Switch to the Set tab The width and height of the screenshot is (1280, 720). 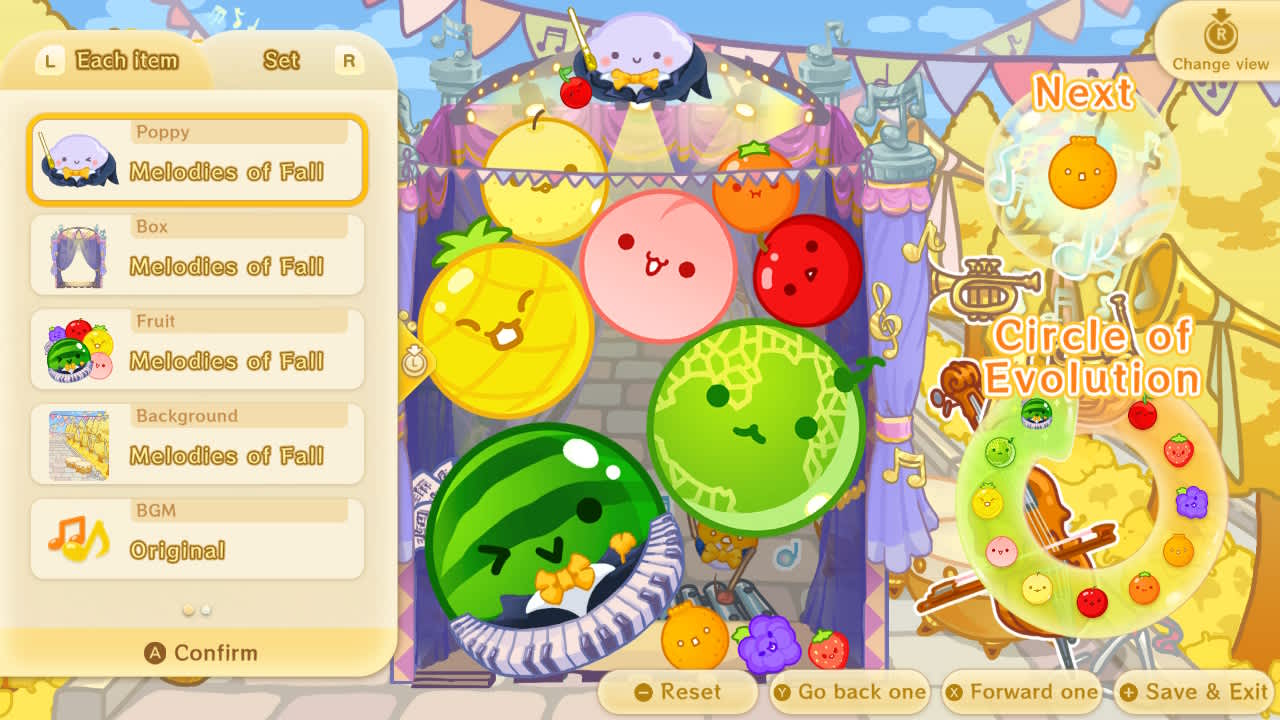coord(281,61)
